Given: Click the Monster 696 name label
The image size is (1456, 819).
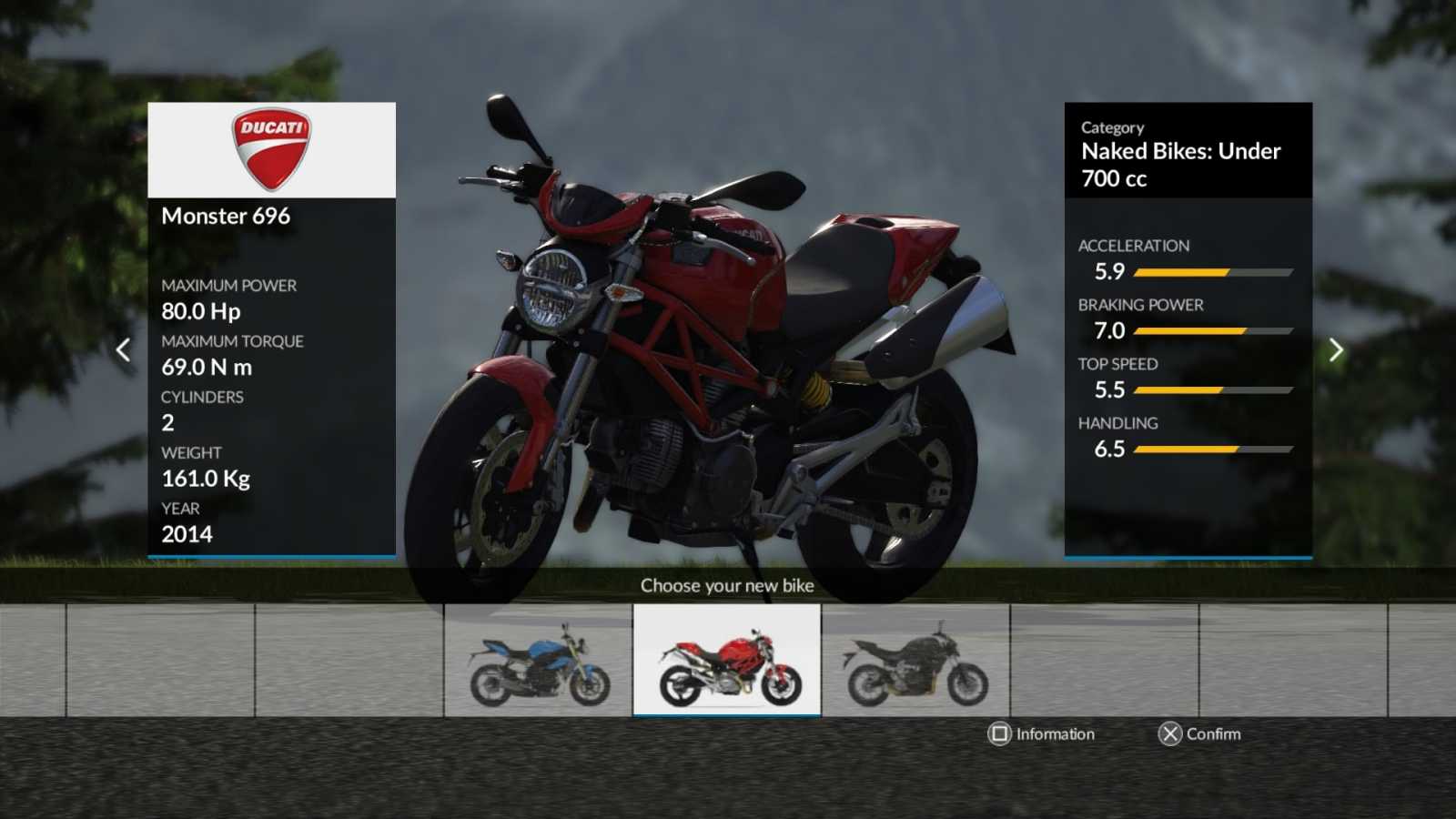Looking at the screenshot, I should click(226, 217).
